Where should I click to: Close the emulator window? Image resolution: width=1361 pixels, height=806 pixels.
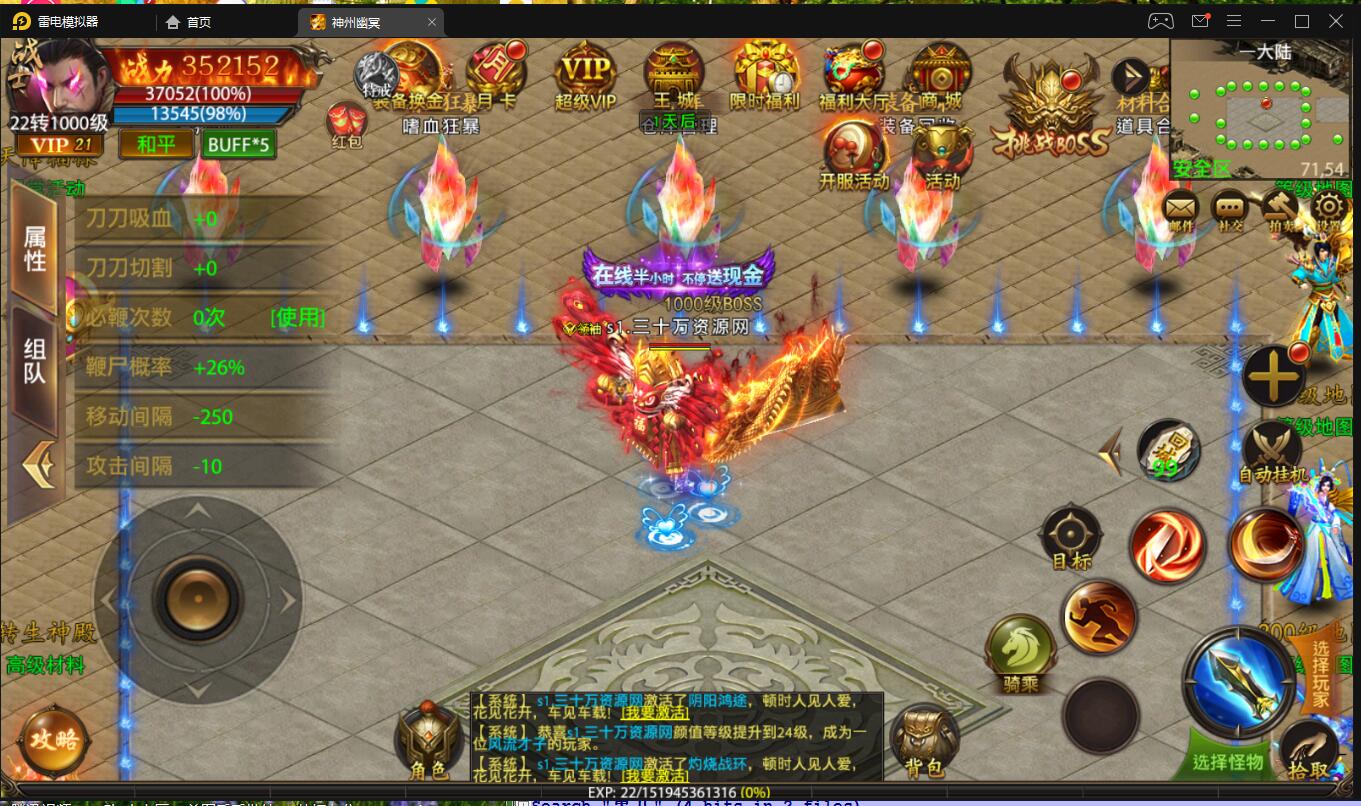(x=1337, y=21)
